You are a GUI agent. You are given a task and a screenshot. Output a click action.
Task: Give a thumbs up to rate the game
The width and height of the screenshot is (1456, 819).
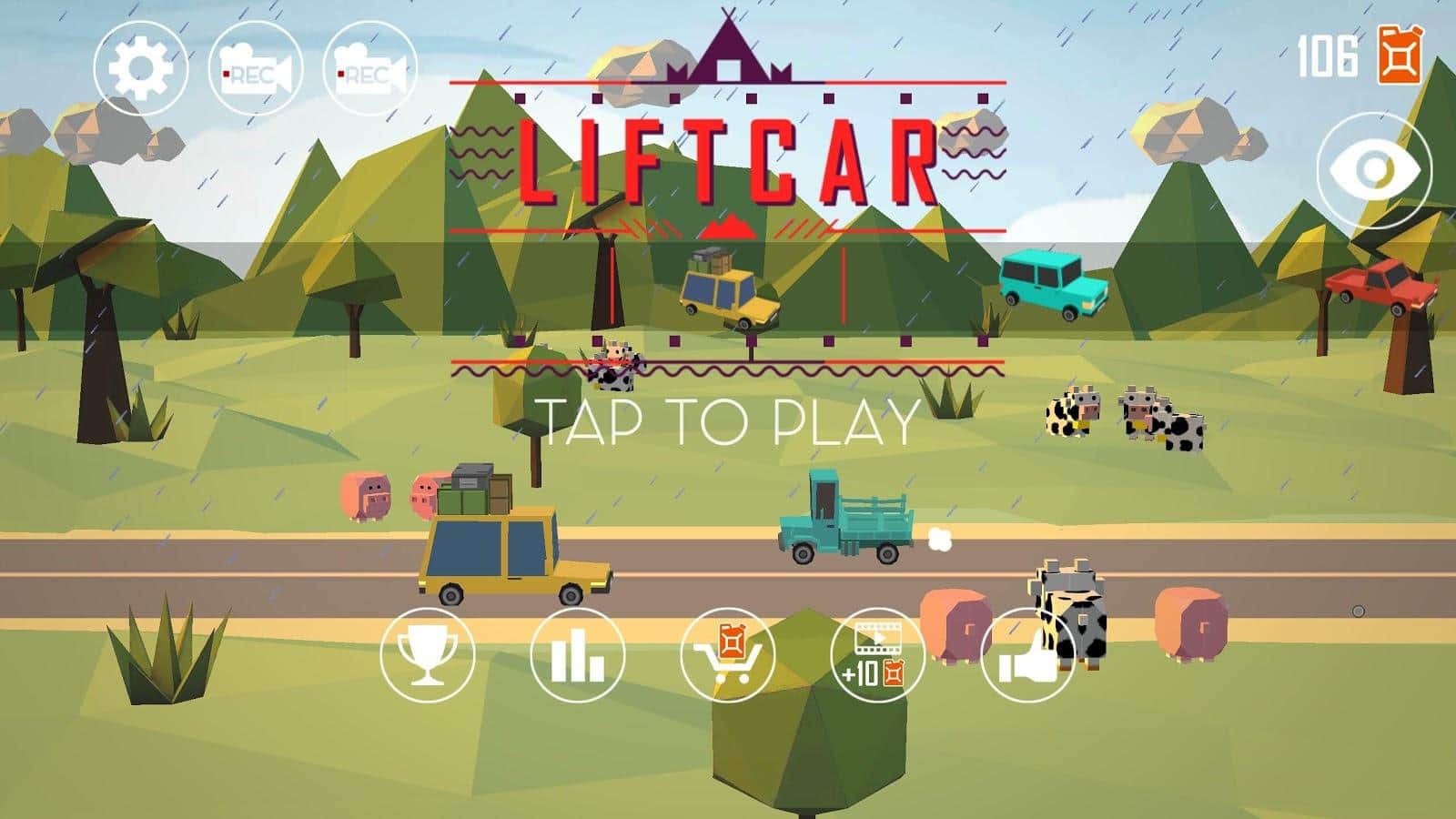pyautogui.click(x=1026, y=653)
